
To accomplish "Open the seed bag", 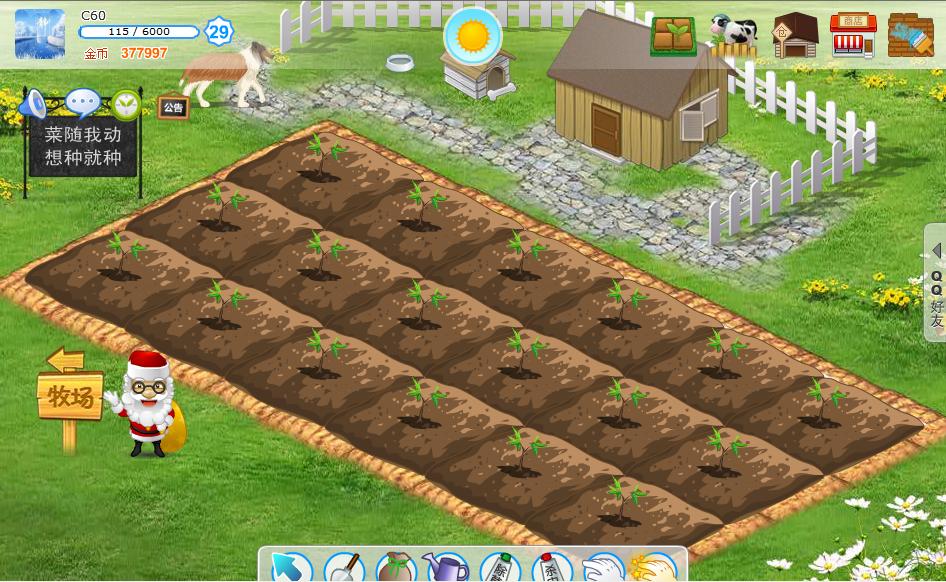I will coord(395,568).
